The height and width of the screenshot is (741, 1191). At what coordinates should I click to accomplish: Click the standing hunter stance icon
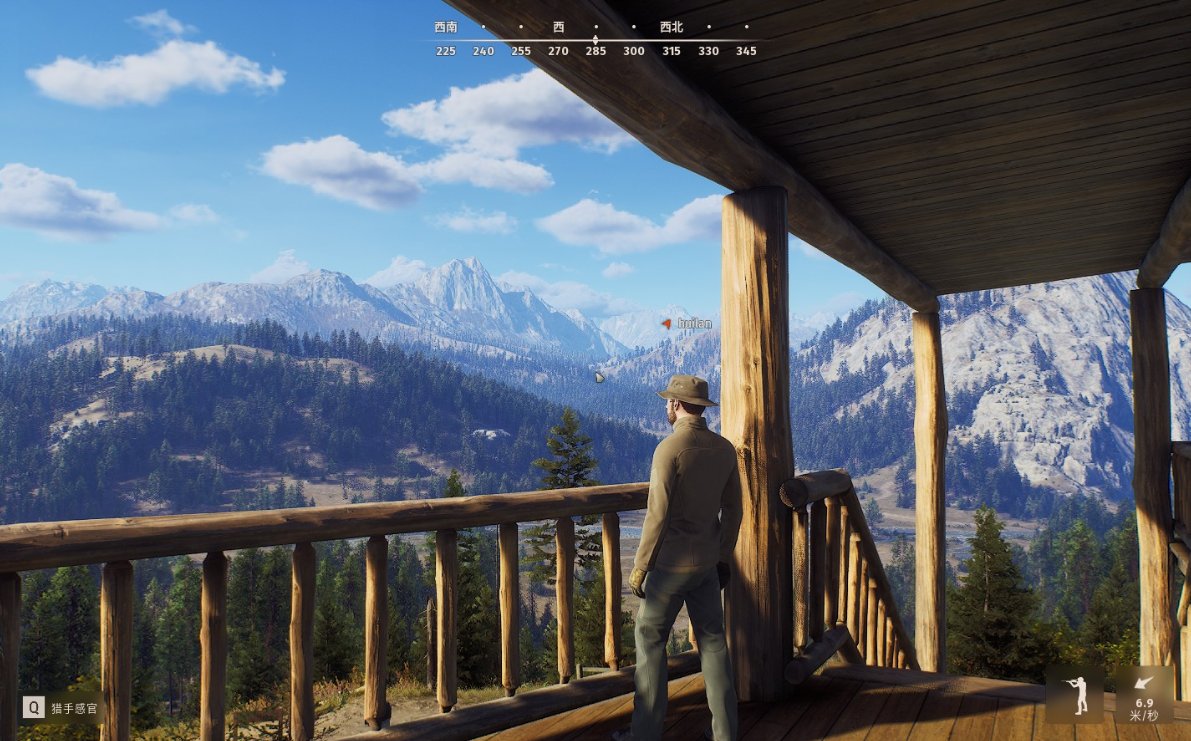pyautogui.click(x=1076, y=695)
